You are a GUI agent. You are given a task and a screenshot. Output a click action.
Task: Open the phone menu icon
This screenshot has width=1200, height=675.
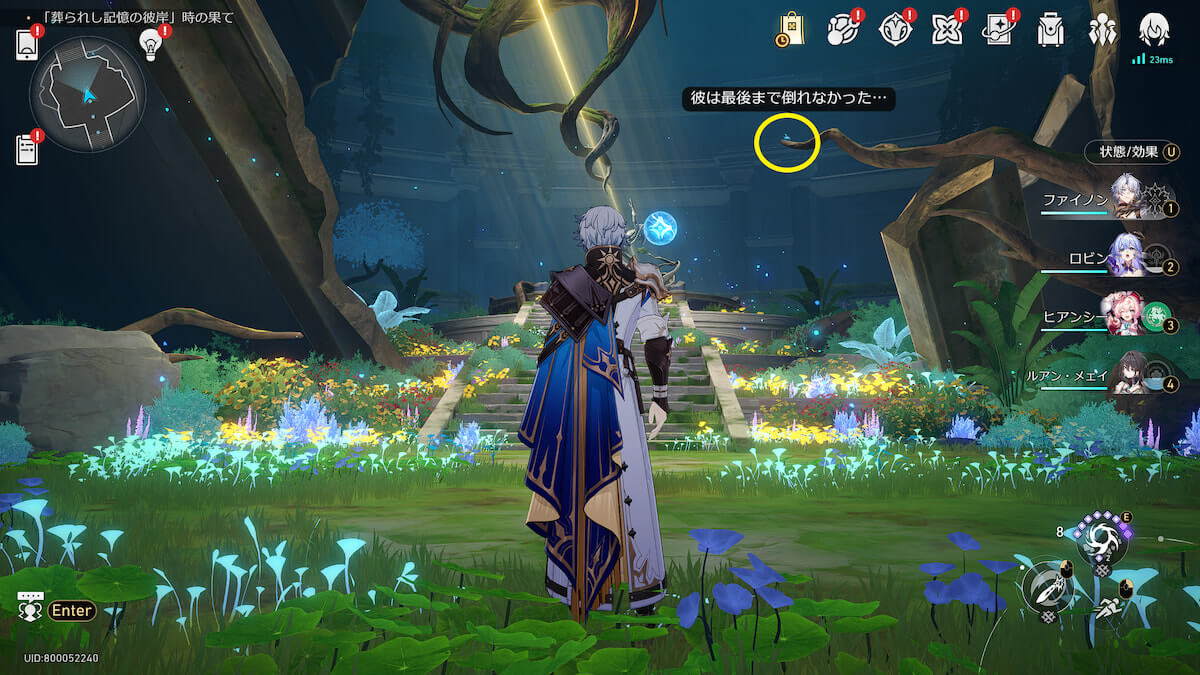pos(27,45)
